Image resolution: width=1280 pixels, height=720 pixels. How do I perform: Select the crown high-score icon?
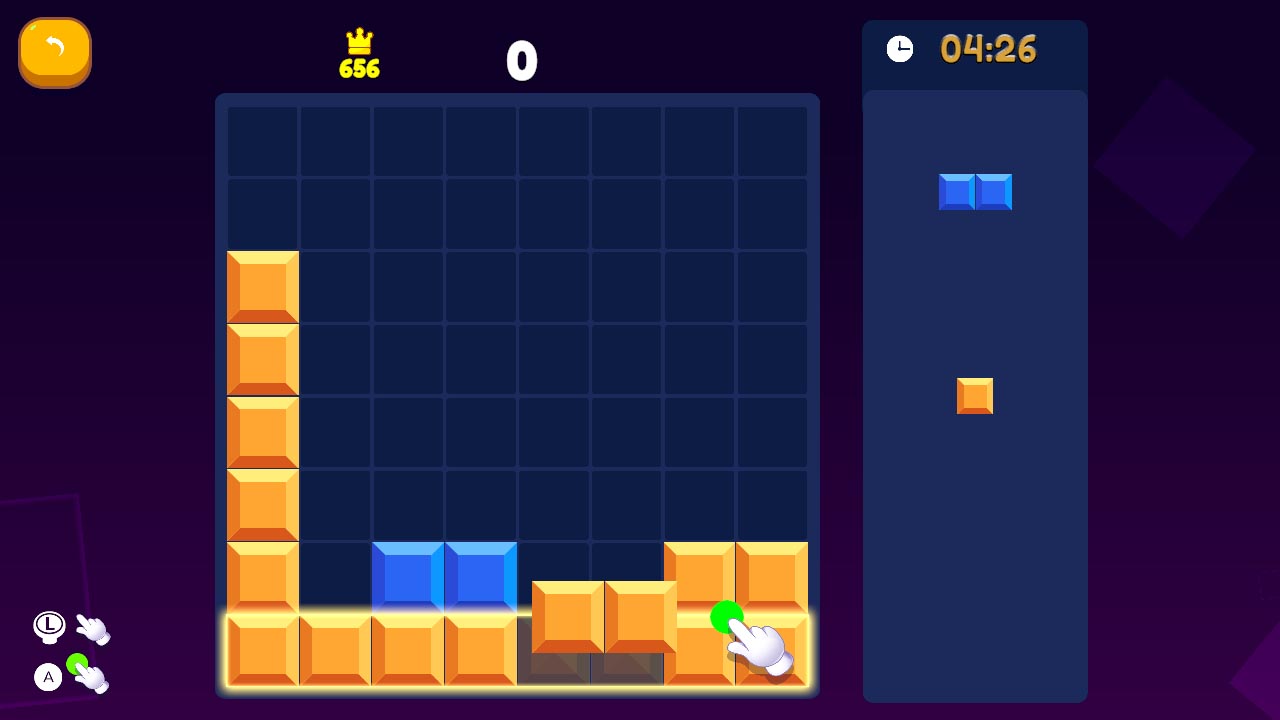point(359,42)
